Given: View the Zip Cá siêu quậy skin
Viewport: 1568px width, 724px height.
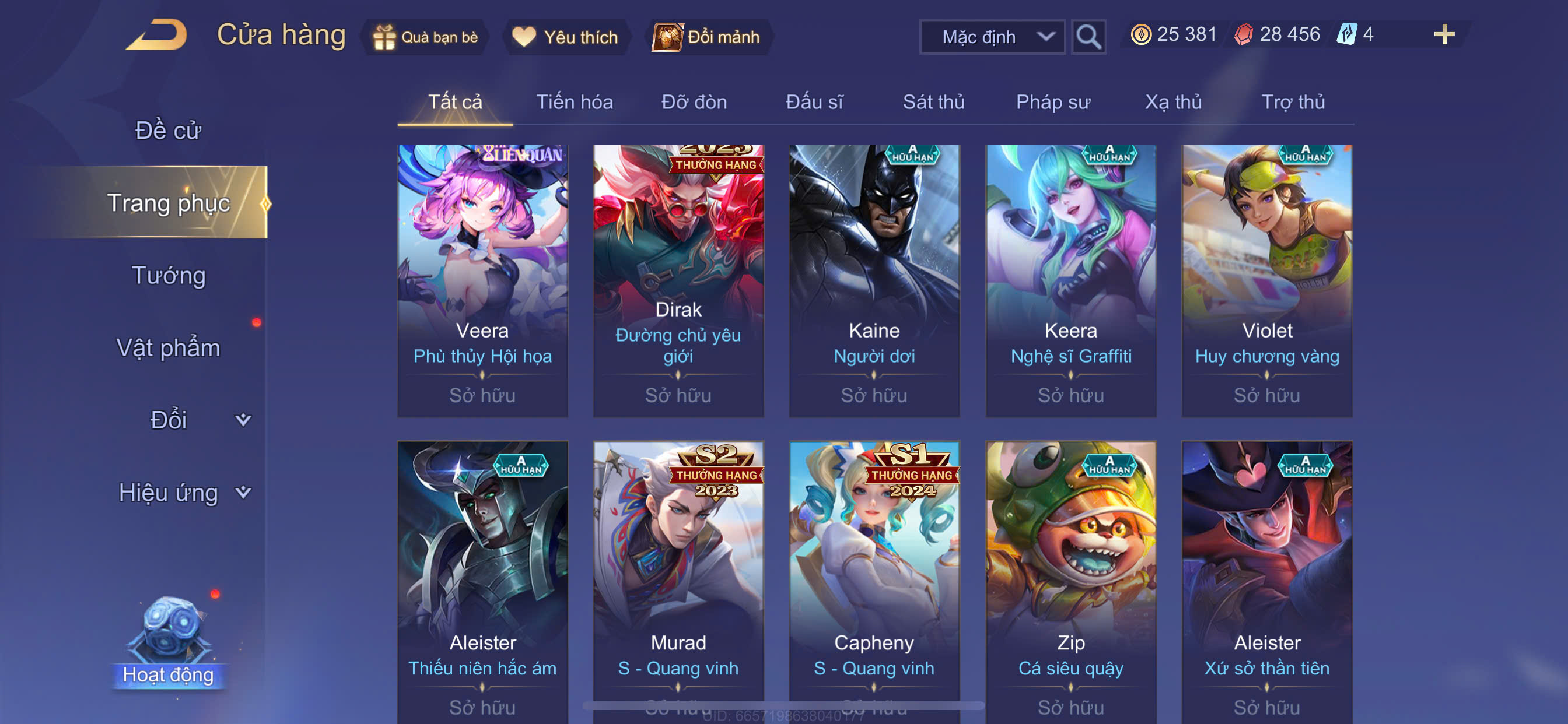Looking at the screenshot, I should [1070, 578].
